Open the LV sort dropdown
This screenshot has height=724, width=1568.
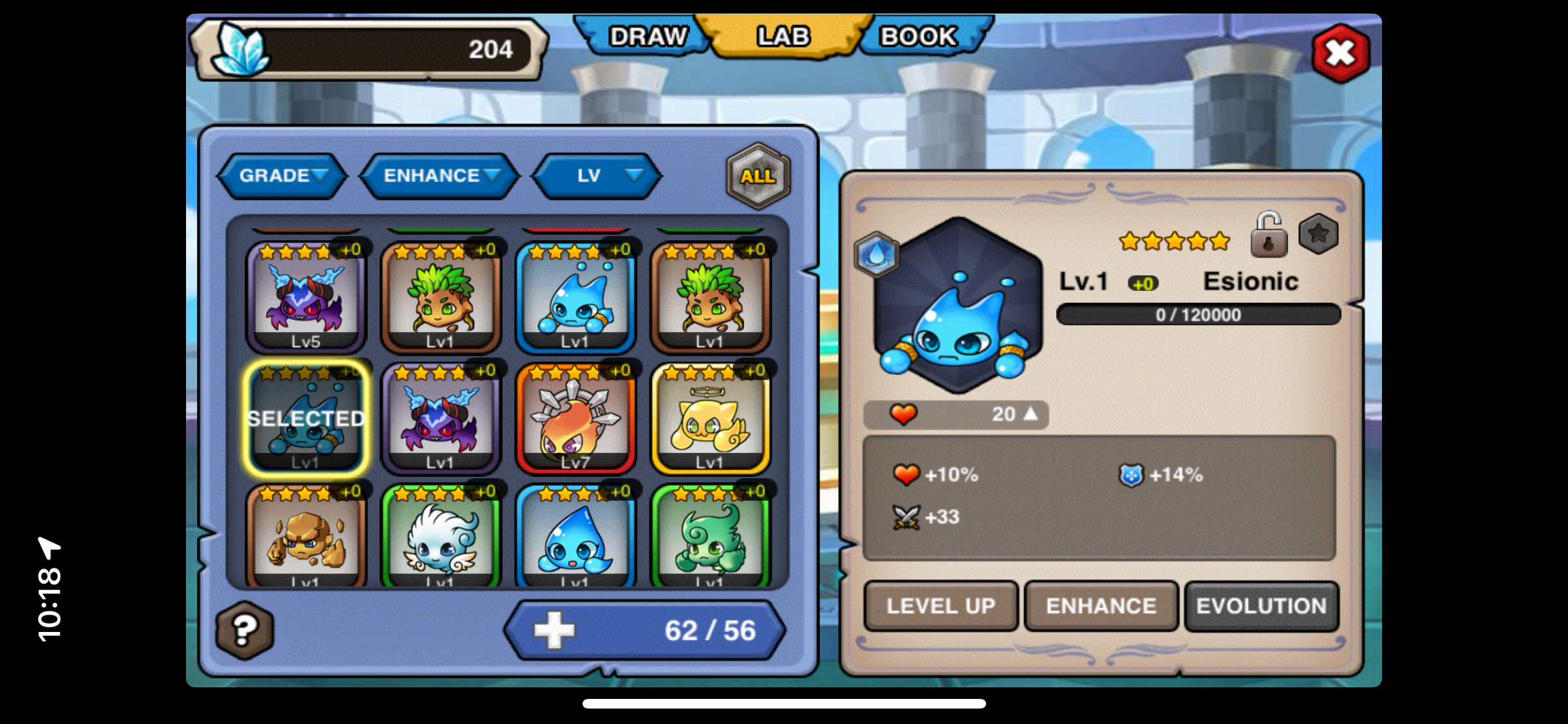(597, 176)
